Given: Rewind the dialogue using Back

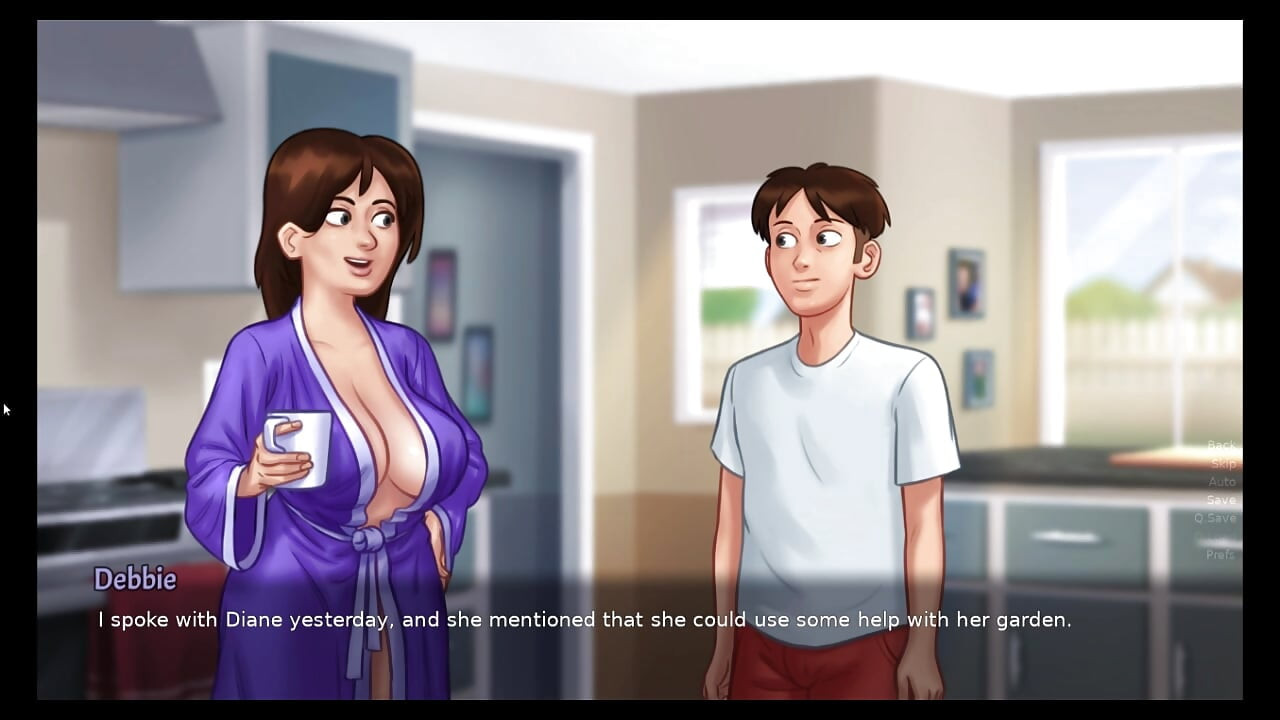Looking at the screenshot, I should [1220, 445].
